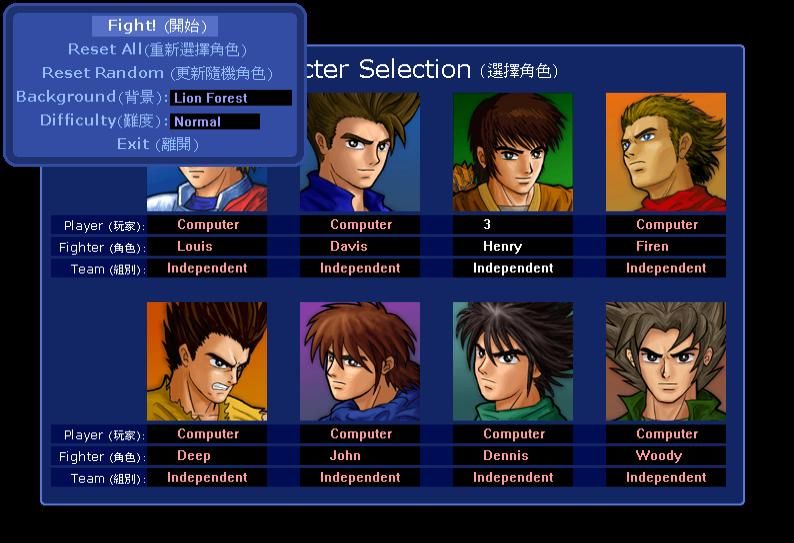Click the Henry fighter name field
This screenshot has height=543, width=794.
tap(513, 246)
